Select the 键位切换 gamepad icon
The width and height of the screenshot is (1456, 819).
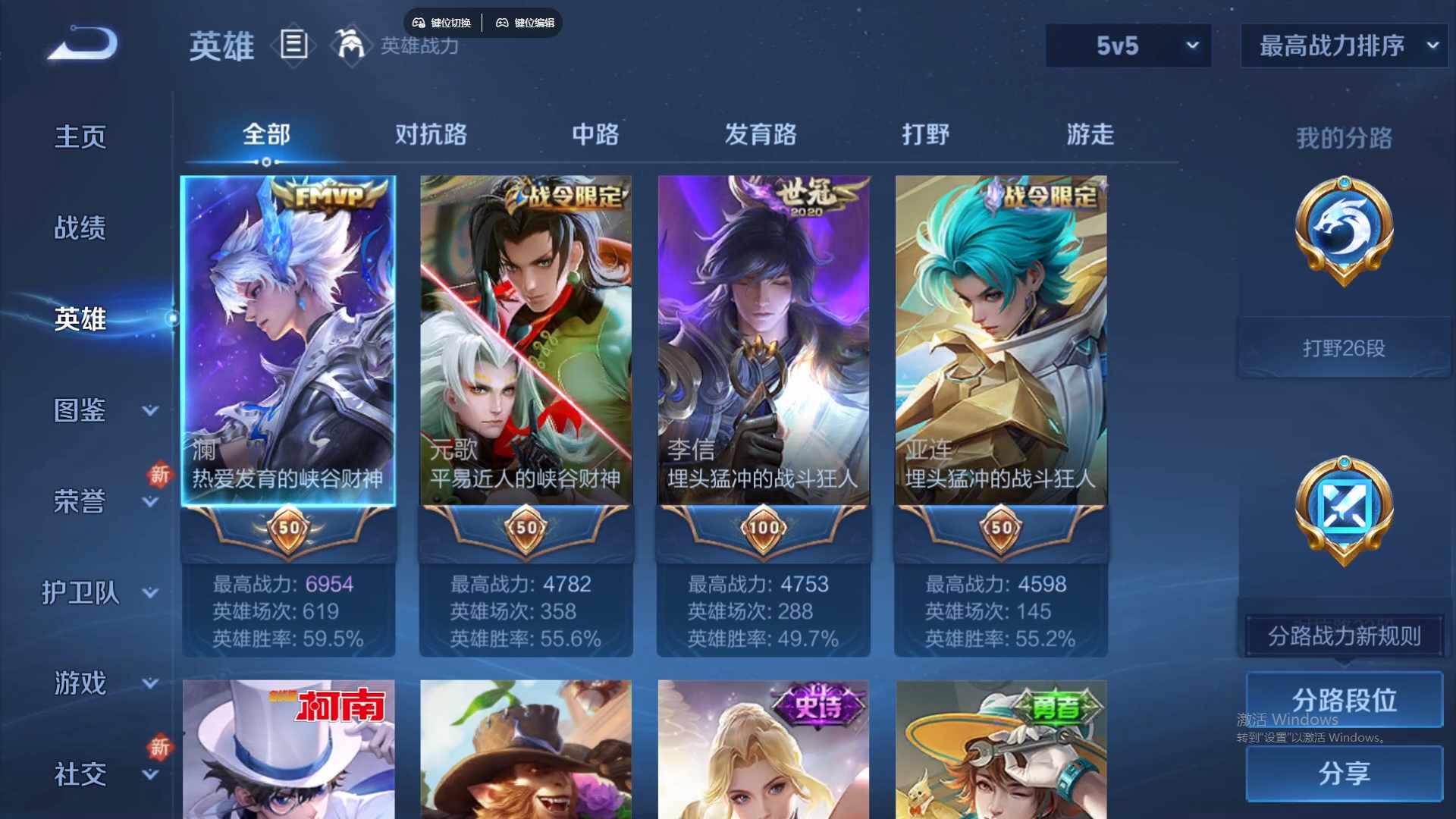(x=419, y=22)
